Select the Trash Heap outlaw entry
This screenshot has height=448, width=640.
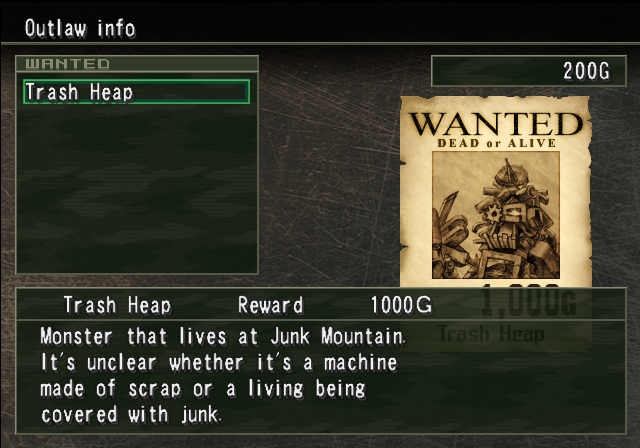click(136, 92)
